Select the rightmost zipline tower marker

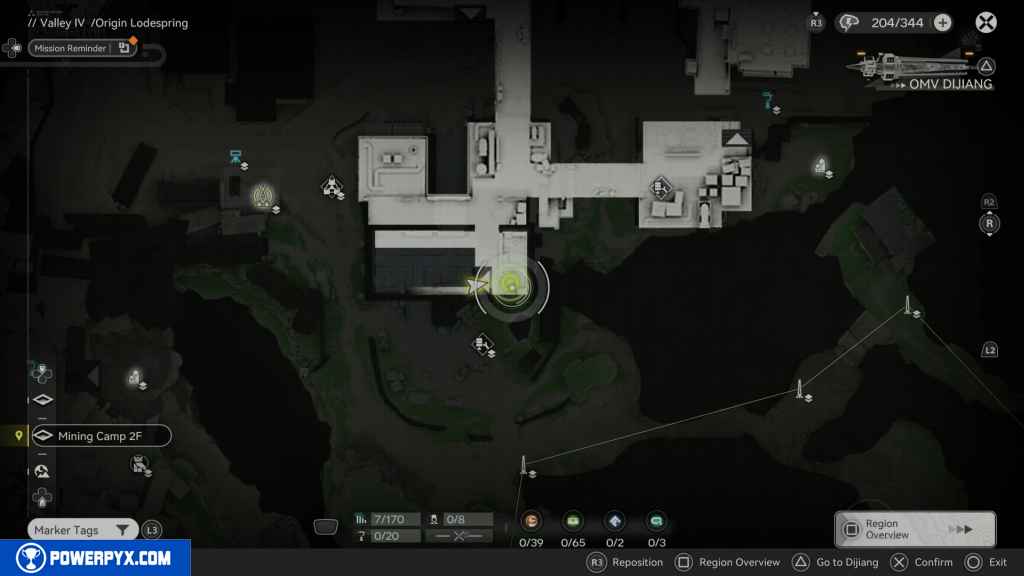(x=908, y=305)
